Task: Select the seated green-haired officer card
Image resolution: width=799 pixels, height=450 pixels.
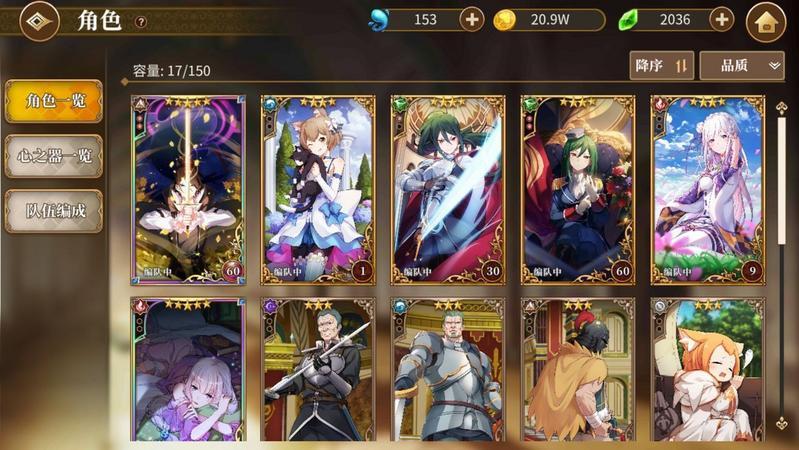Action: coord(578,189)
